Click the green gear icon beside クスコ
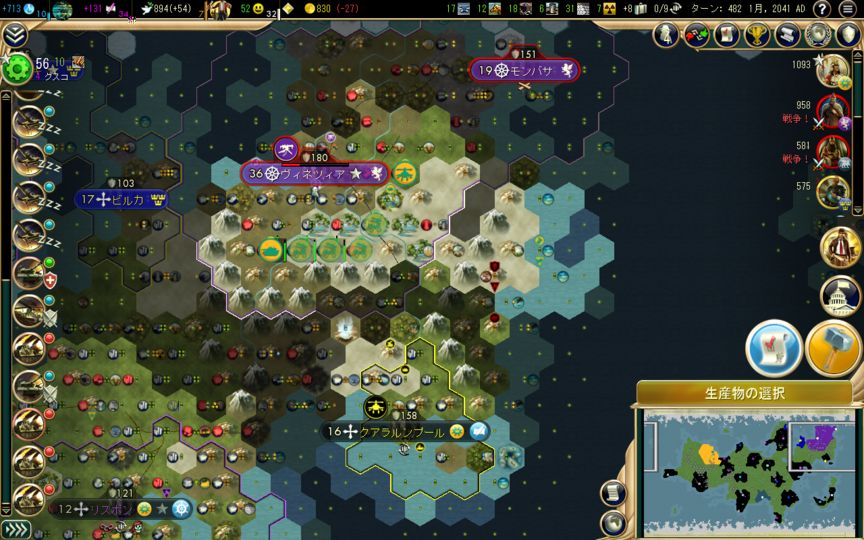 tap(16, 68)
